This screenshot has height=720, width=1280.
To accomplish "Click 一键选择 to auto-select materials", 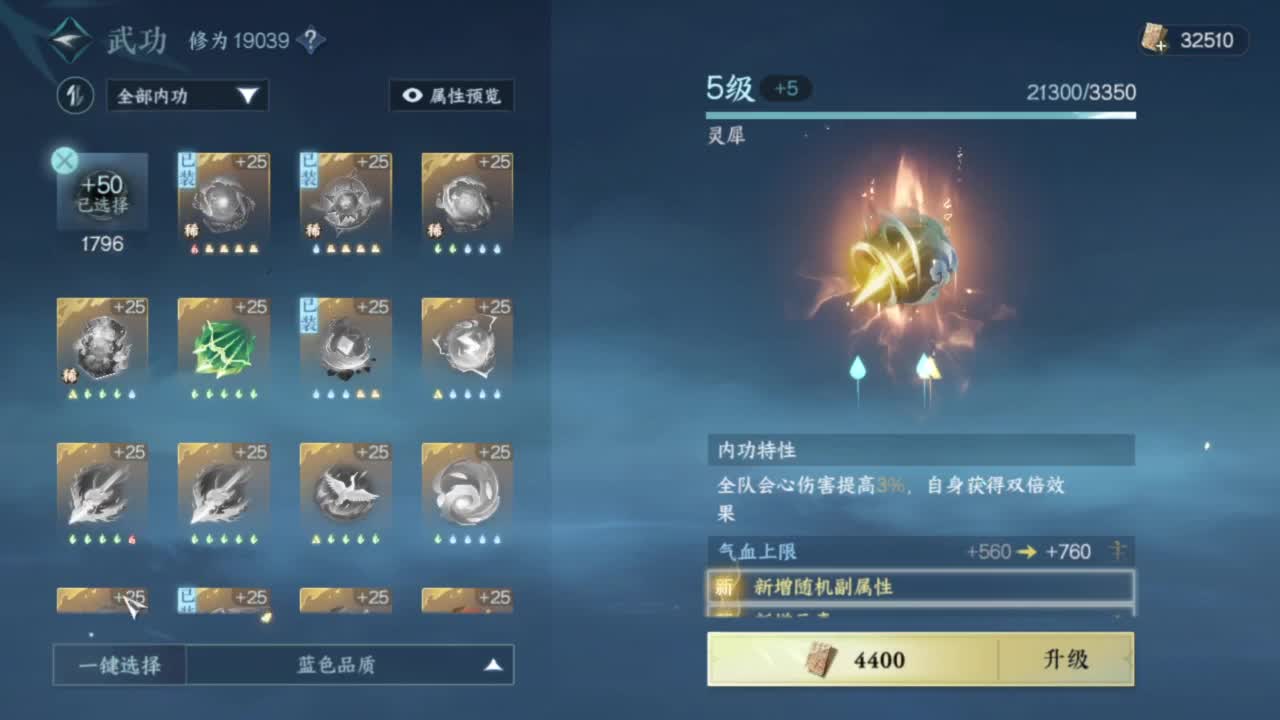I will click(x=120, y=663).
